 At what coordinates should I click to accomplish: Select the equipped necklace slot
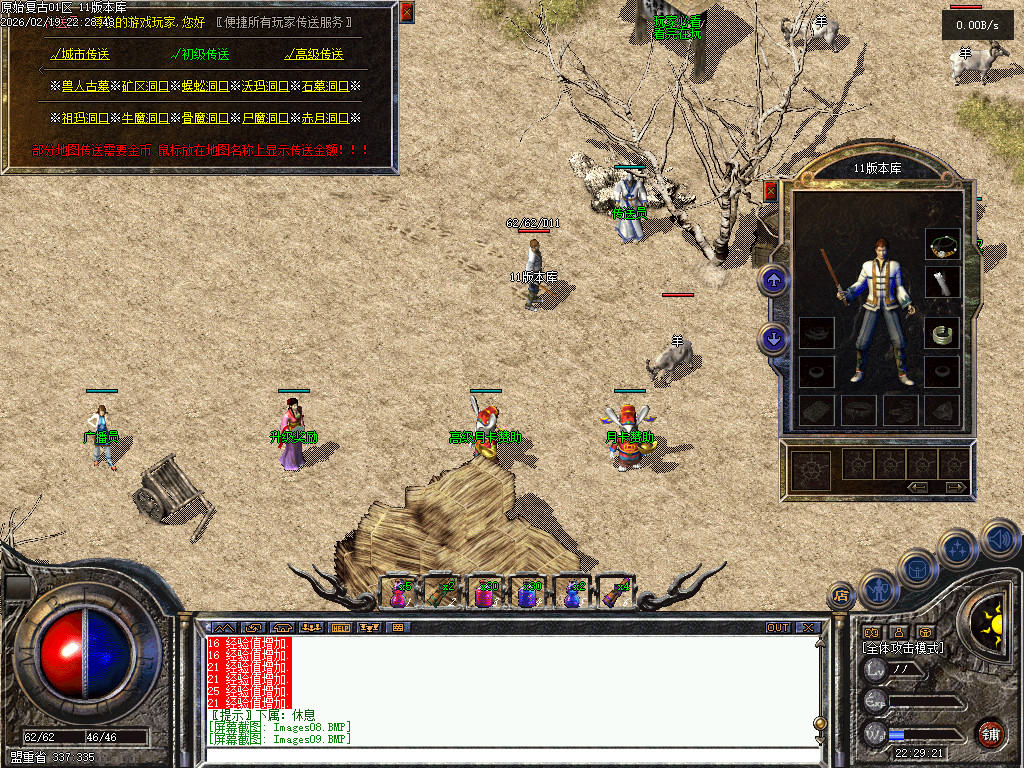coord(942,243)
